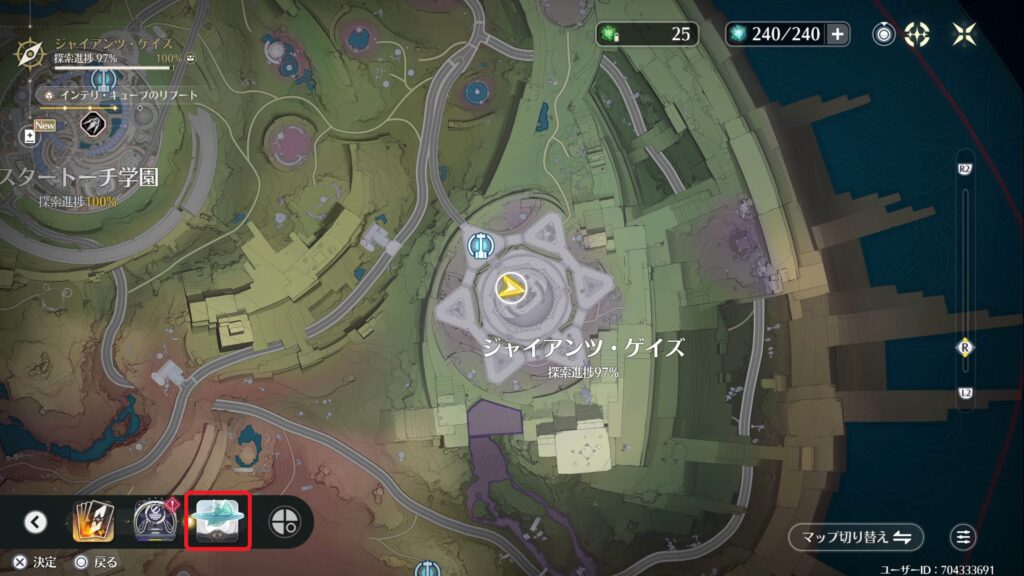
Task: Click the green energy cell counter
Action: pyautogui.click(x=650, y=34)
